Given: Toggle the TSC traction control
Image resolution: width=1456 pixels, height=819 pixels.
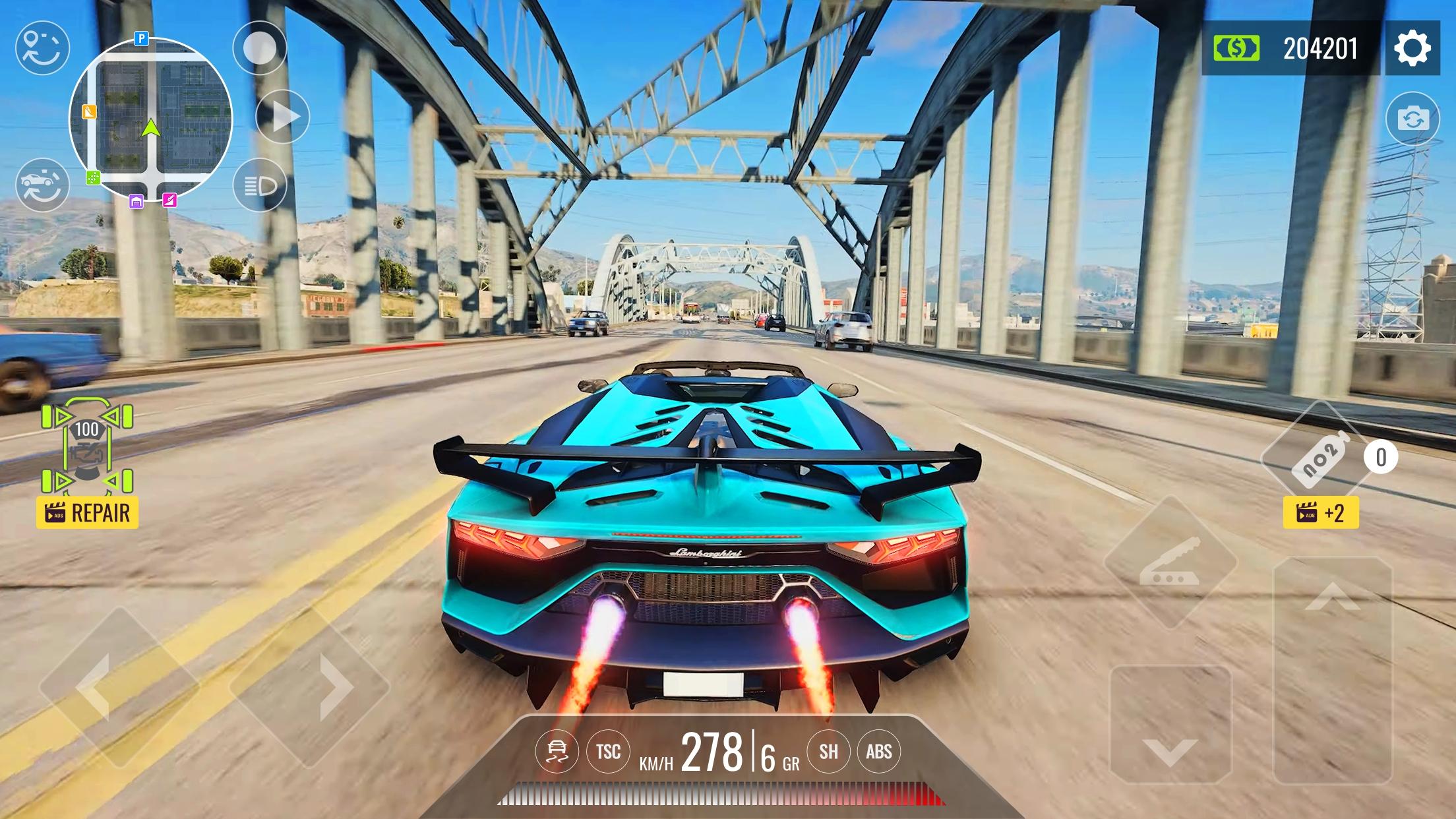Looking at the screenshot, I should [x=608, y=752].
